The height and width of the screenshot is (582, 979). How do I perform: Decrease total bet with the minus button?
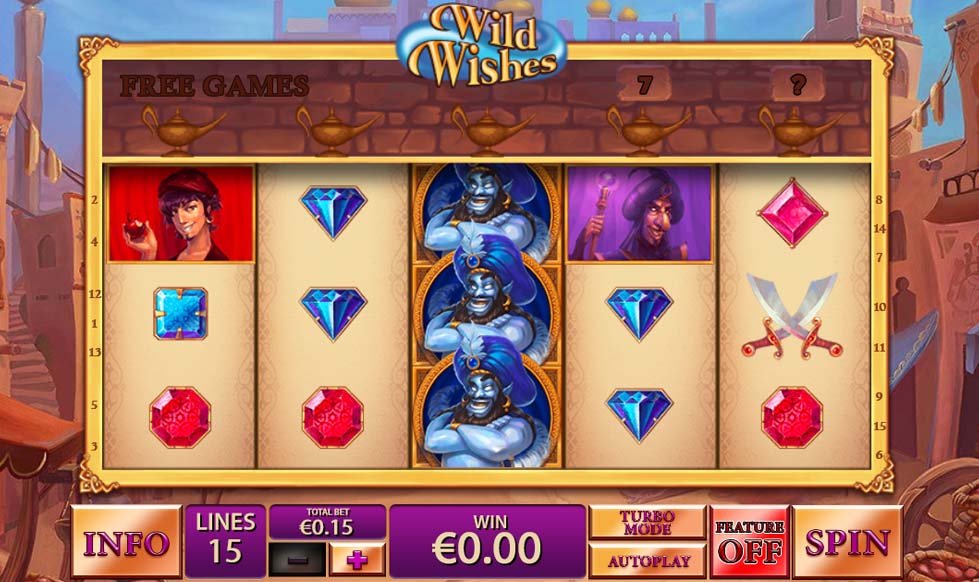297,560
